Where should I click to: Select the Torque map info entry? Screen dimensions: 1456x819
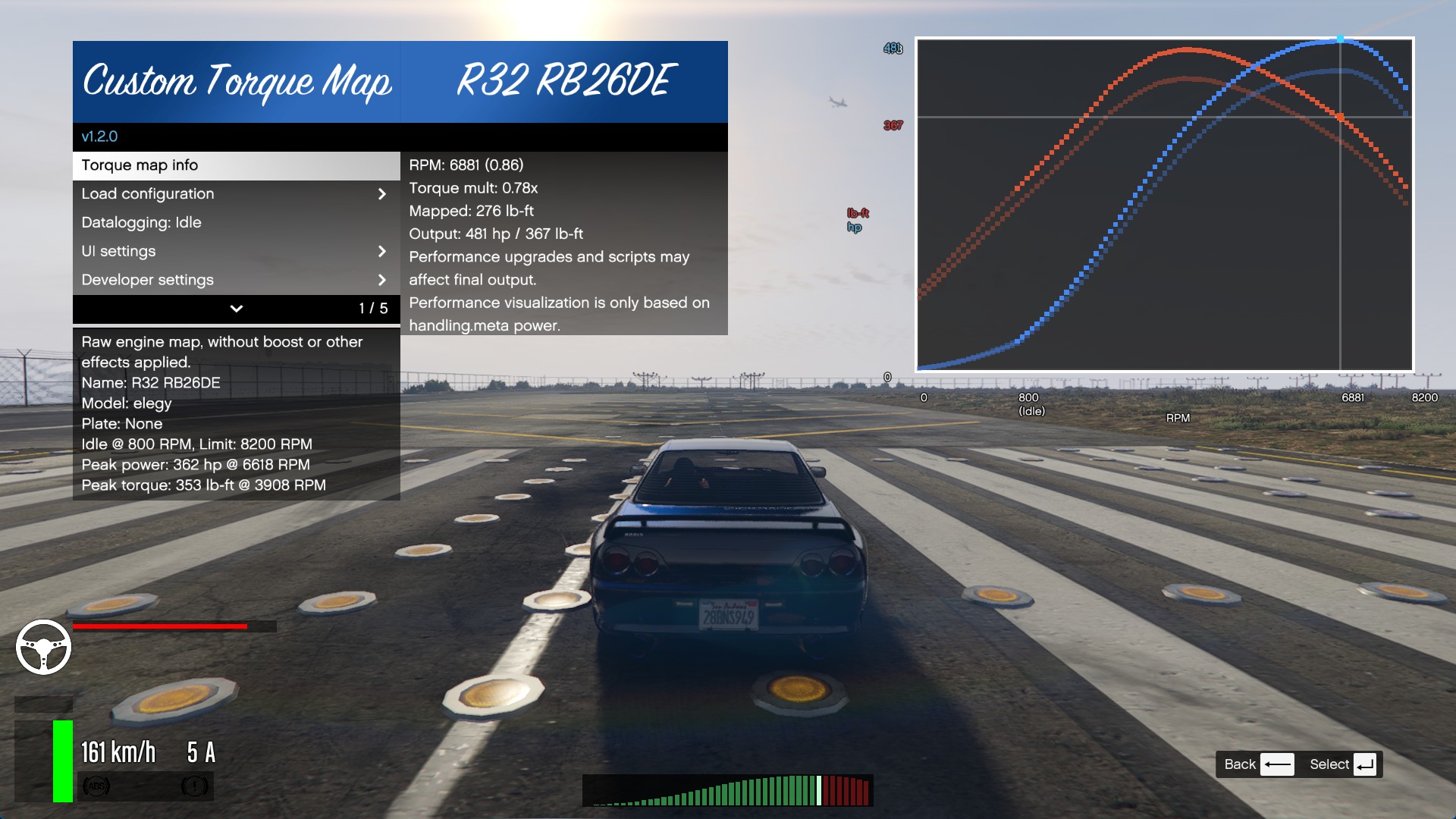[x=140, y=165]
